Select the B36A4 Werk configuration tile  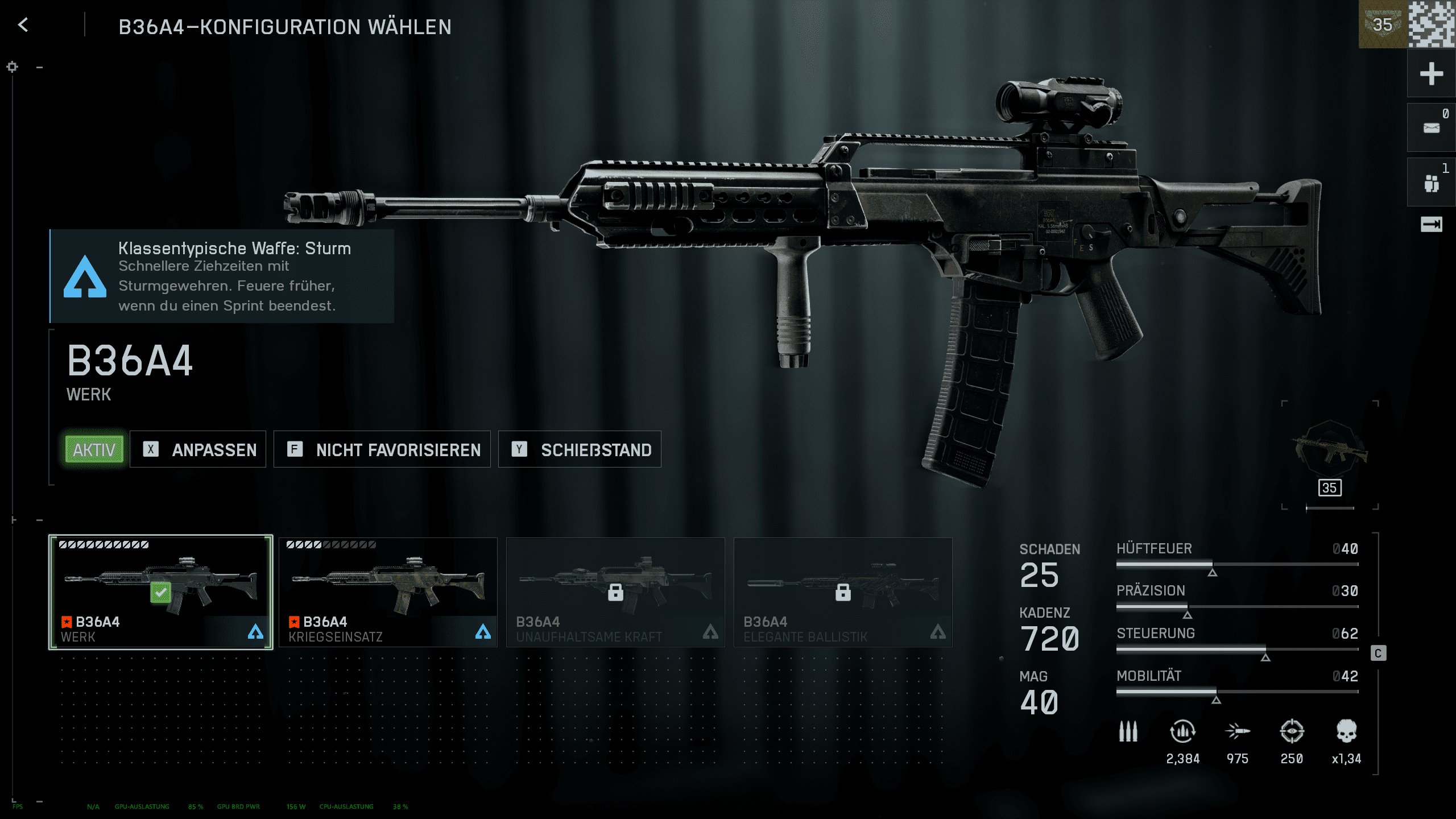click(x=161, y=591)
